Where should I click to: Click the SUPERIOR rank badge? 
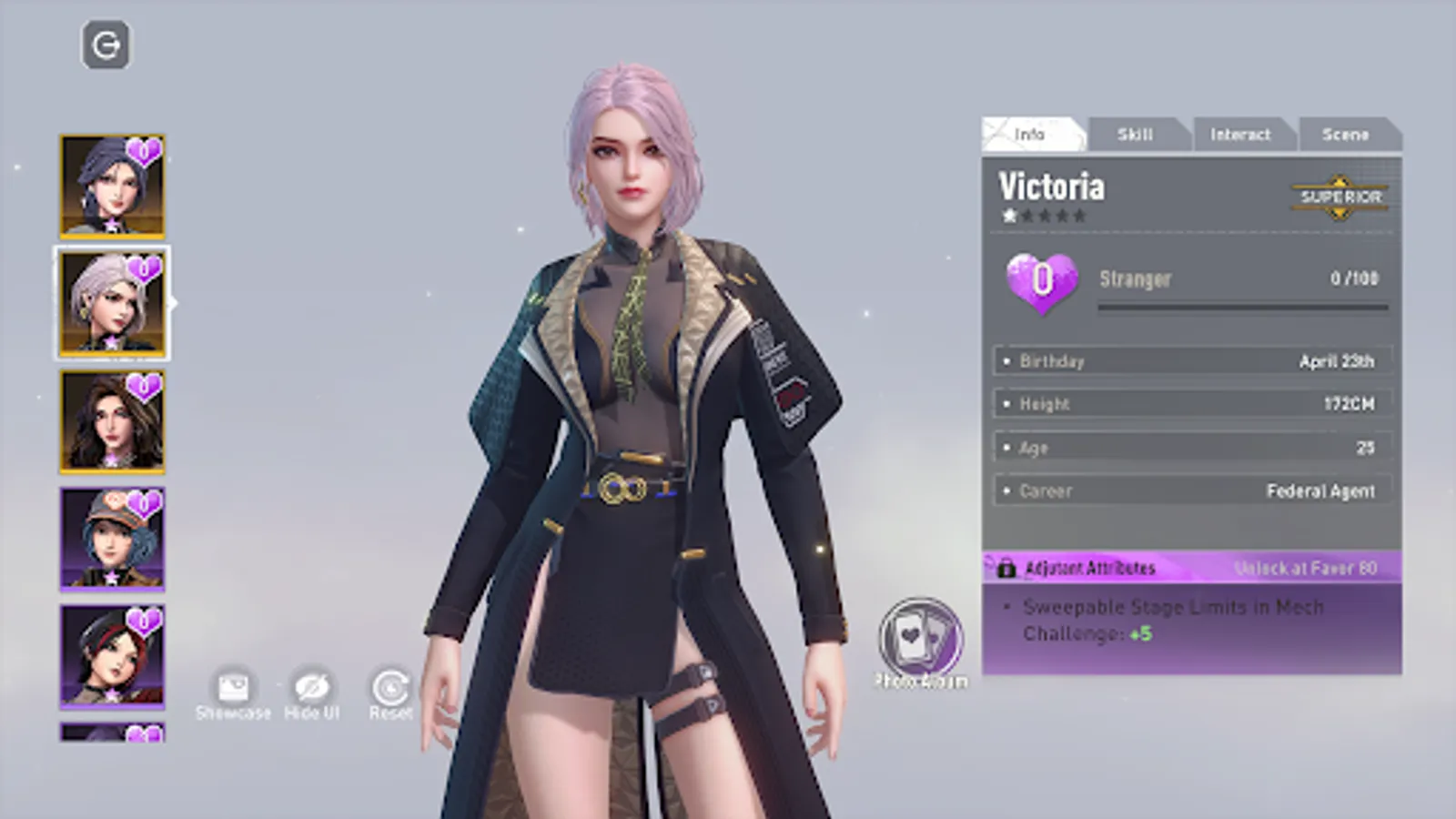1339,196
